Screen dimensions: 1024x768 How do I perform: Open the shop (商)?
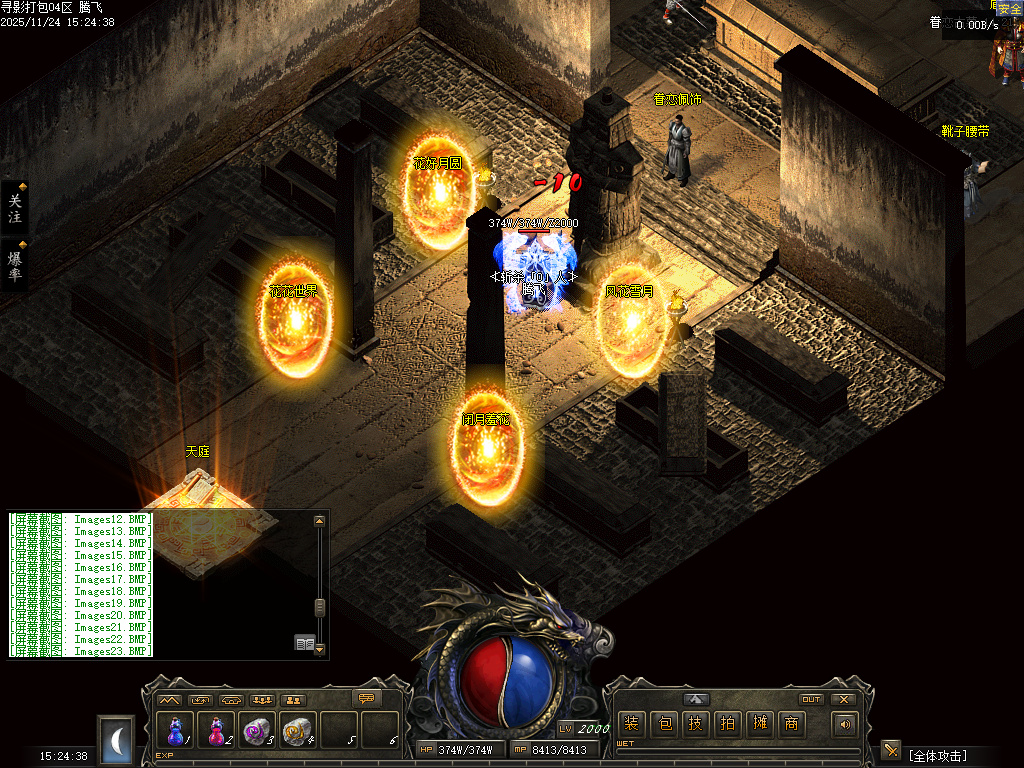click(x=792, y=724)
